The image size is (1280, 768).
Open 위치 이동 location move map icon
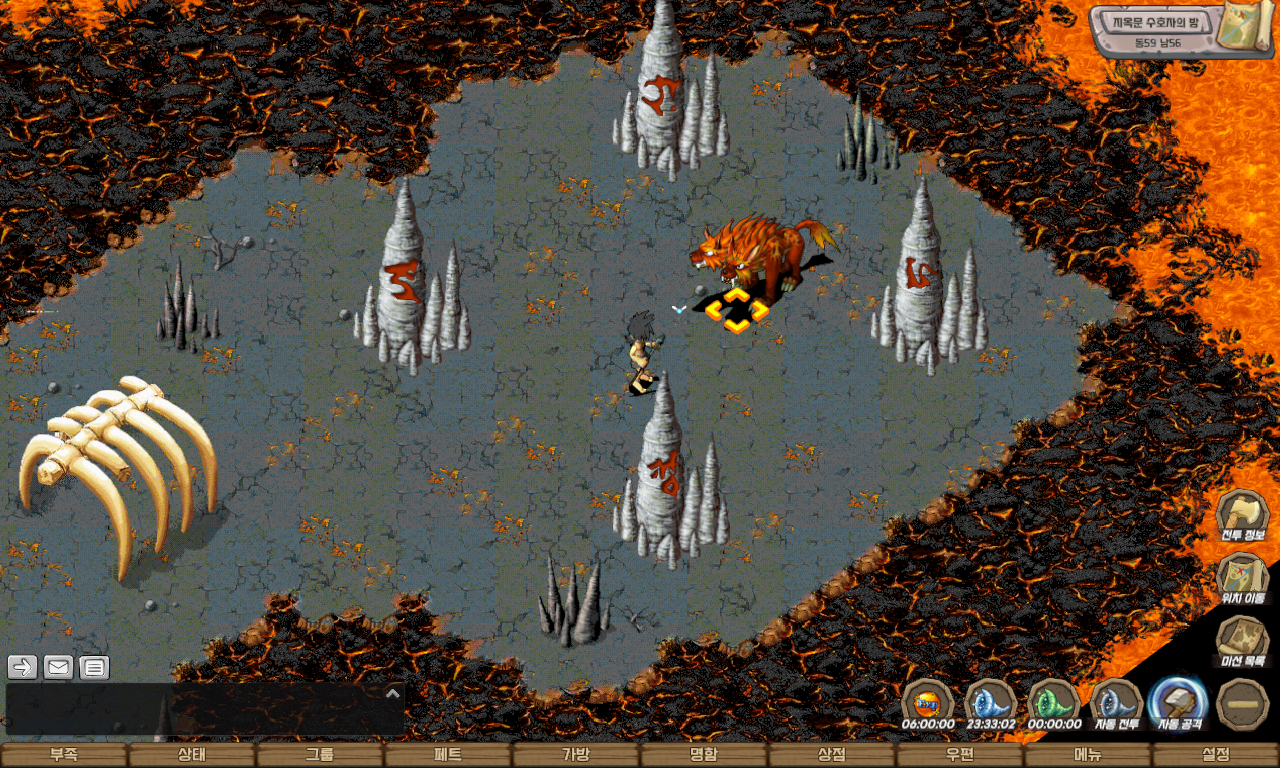[x=1243, y=578]
